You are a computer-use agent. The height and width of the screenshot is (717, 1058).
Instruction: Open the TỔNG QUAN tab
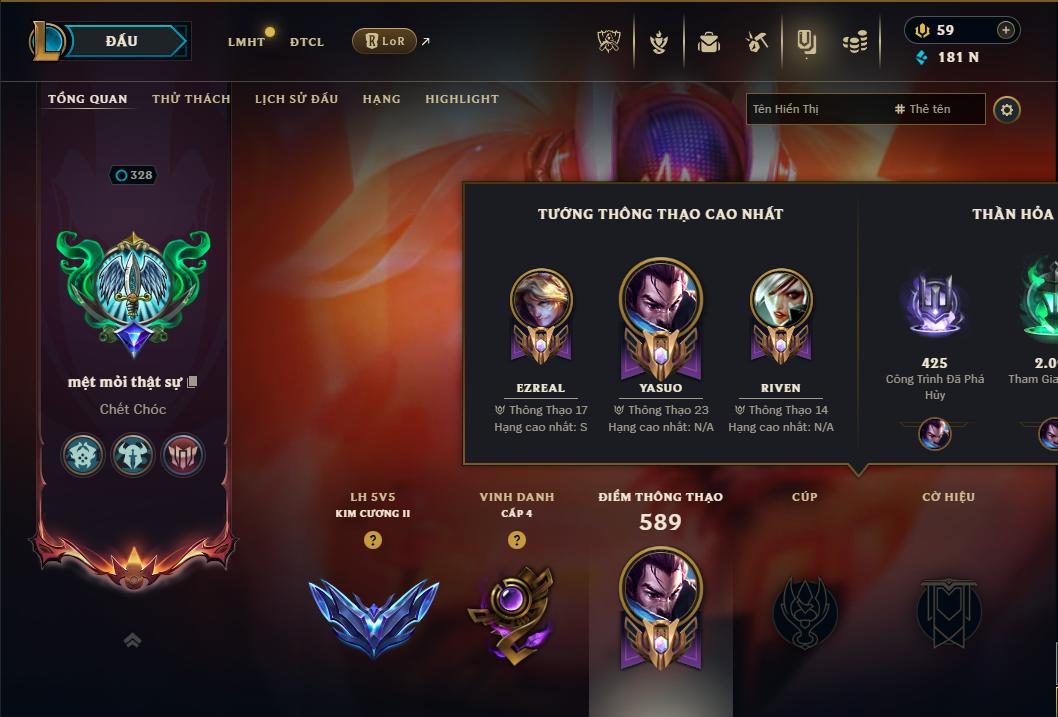coord(88,99)
